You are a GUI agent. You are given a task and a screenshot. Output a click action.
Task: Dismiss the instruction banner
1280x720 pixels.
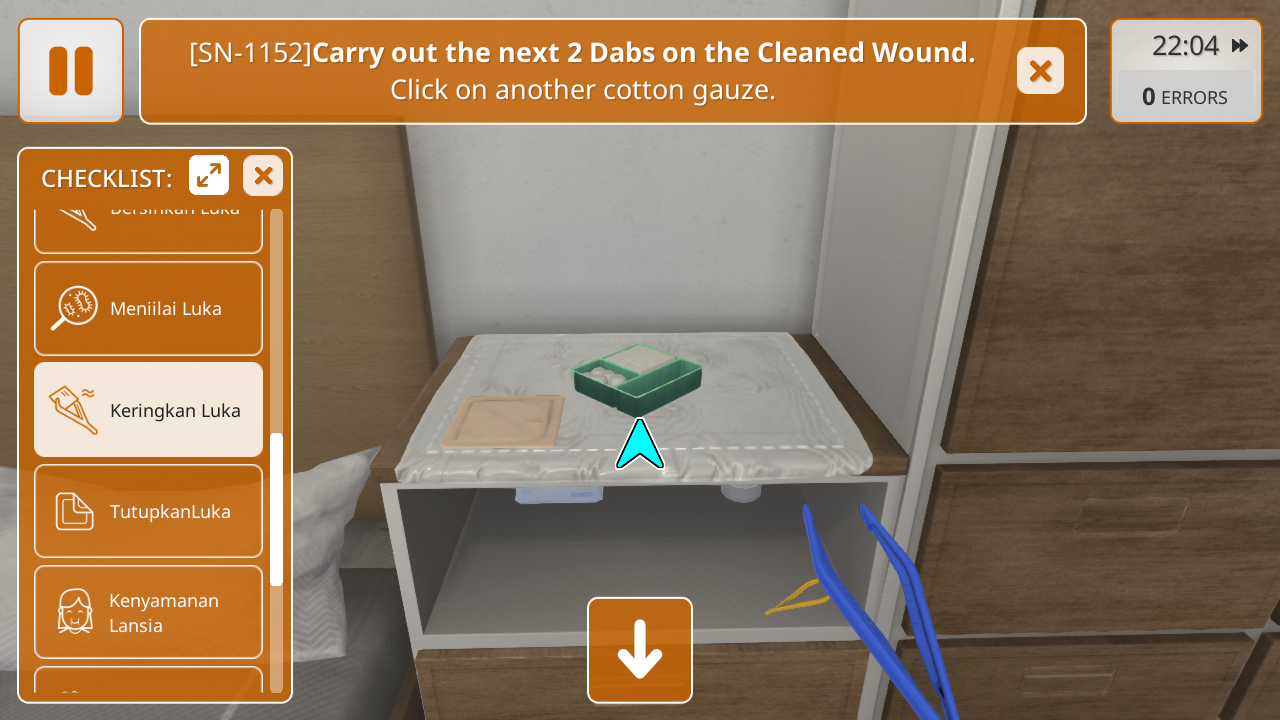[x=1040, y=71]
